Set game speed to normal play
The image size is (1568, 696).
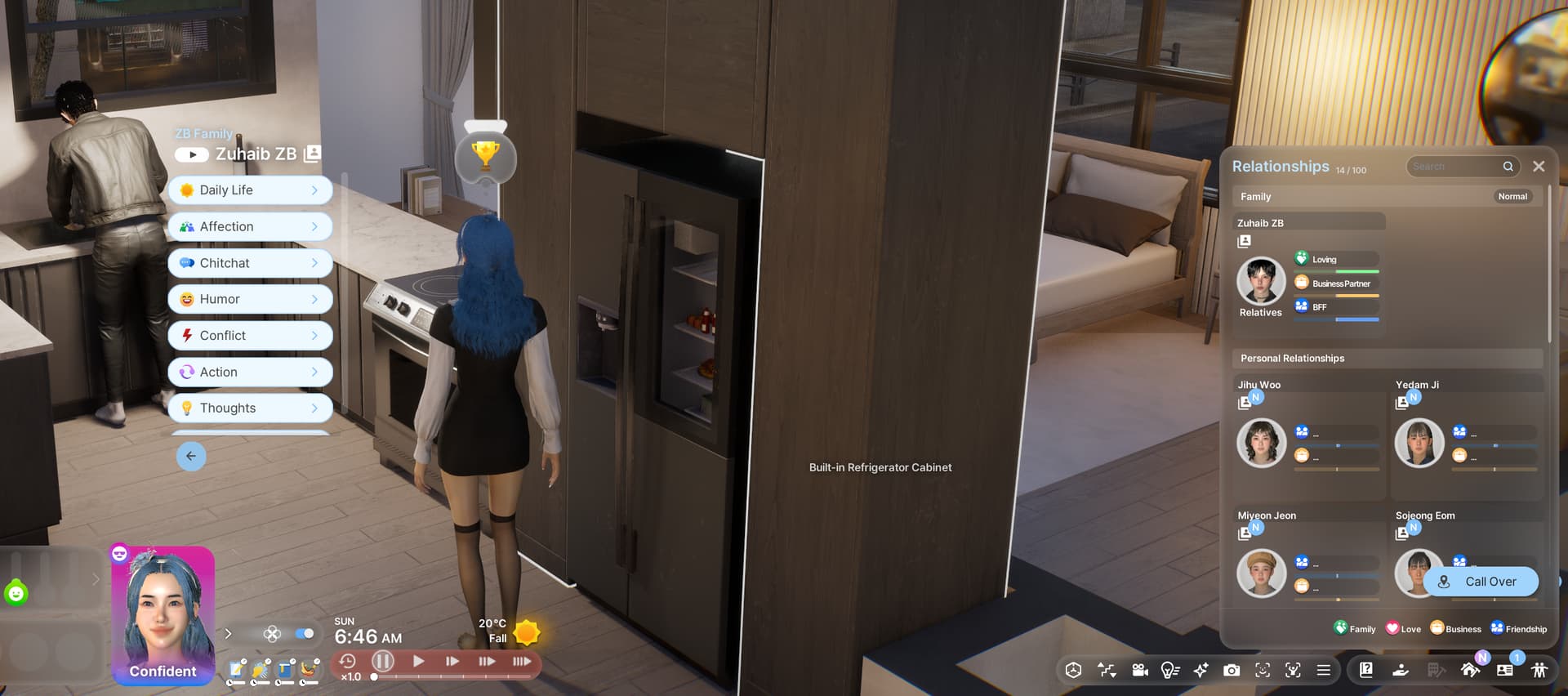(x=418, y=661)
